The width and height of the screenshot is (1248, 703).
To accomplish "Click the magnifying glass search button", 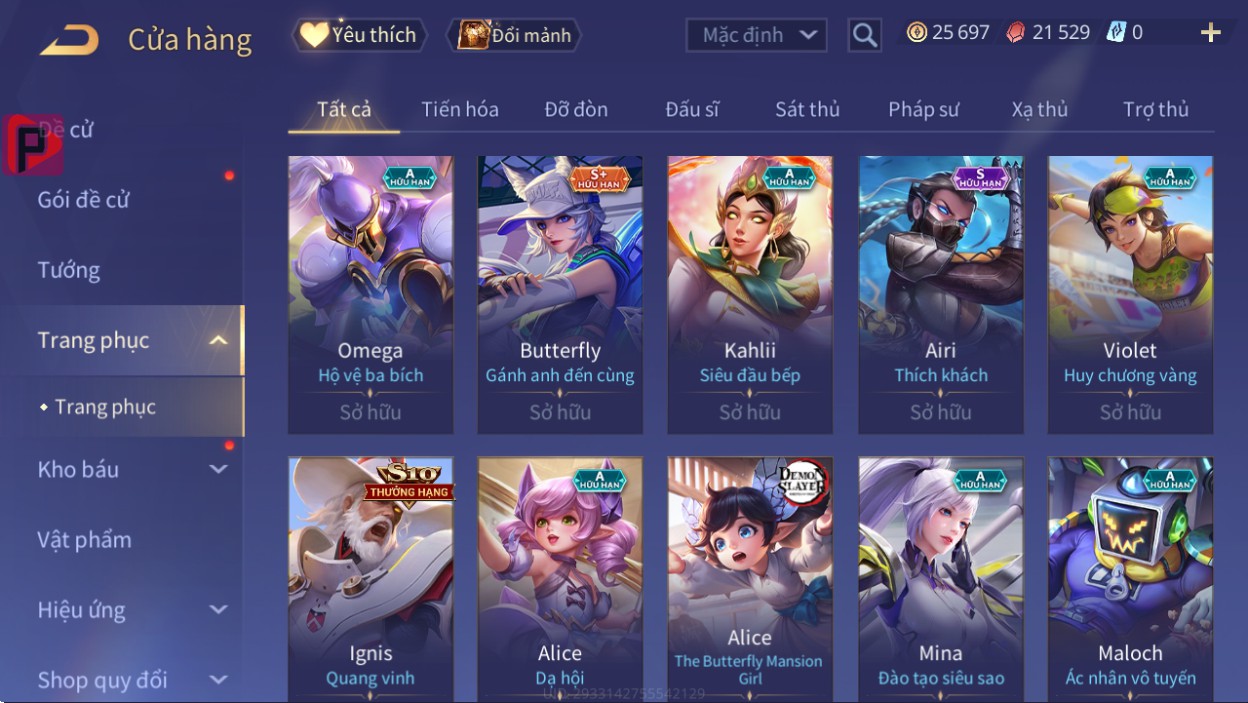I will pos(864,35).
